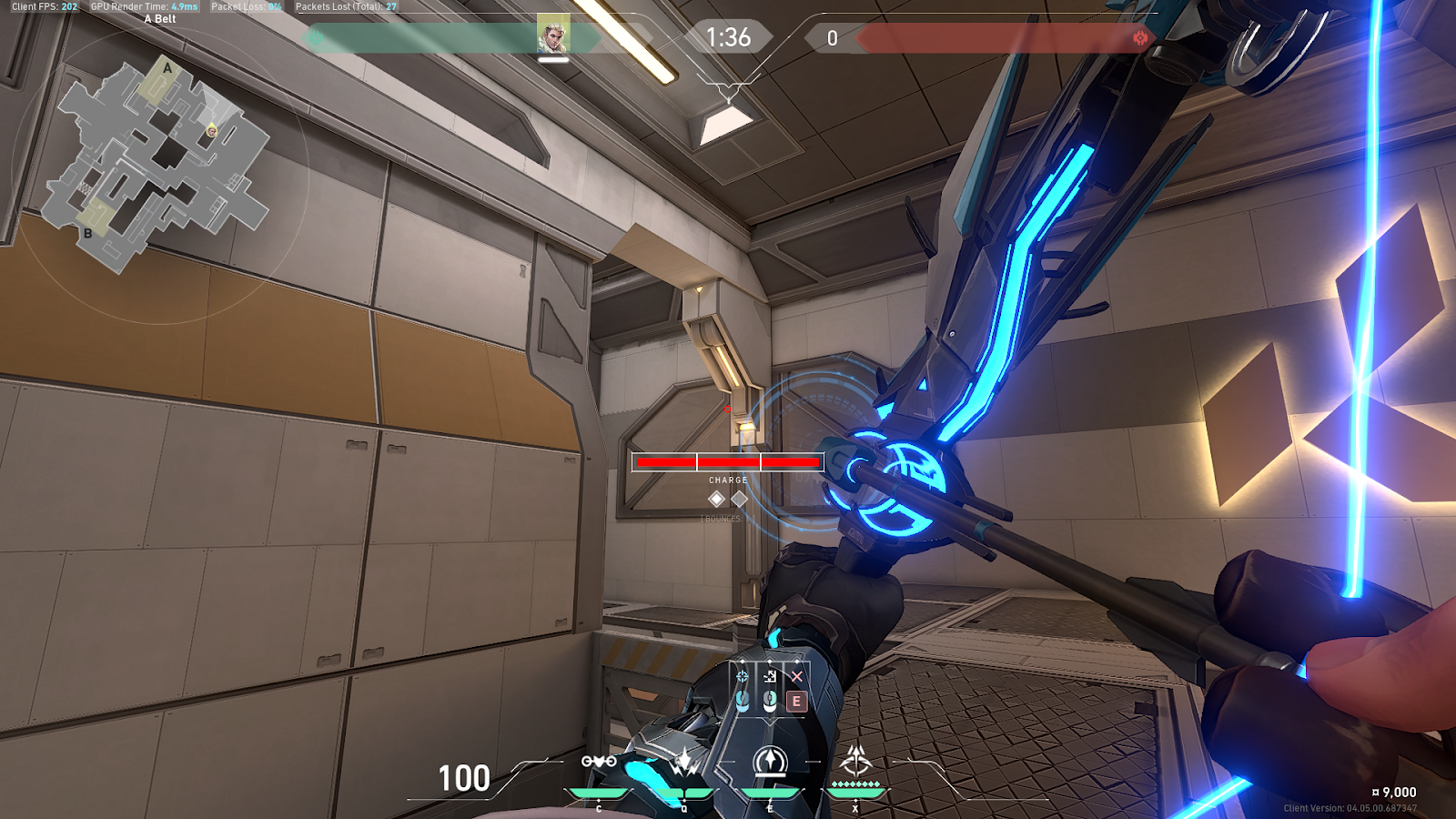Activate the Owl Drone ability icon
The height and width of the screenshot is (819, 1456).
tap(599, 762)
